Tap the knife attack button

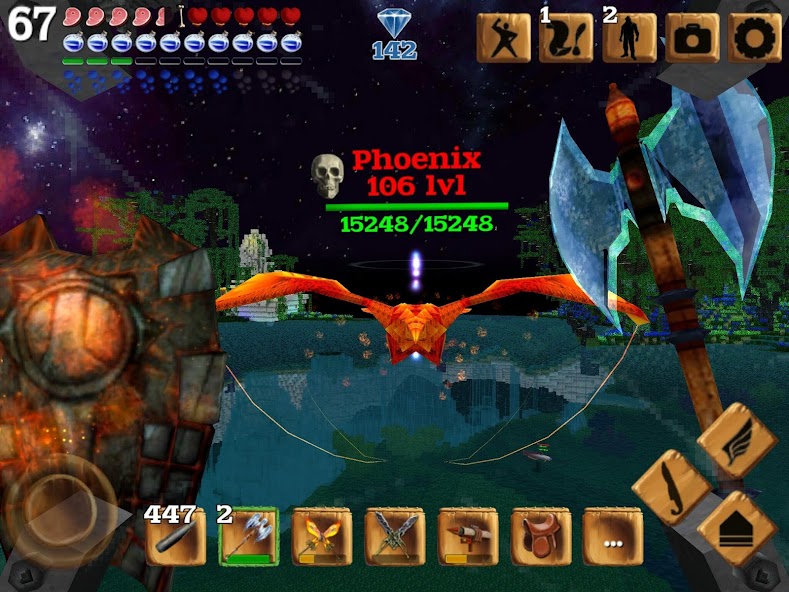tap(671, 487)
